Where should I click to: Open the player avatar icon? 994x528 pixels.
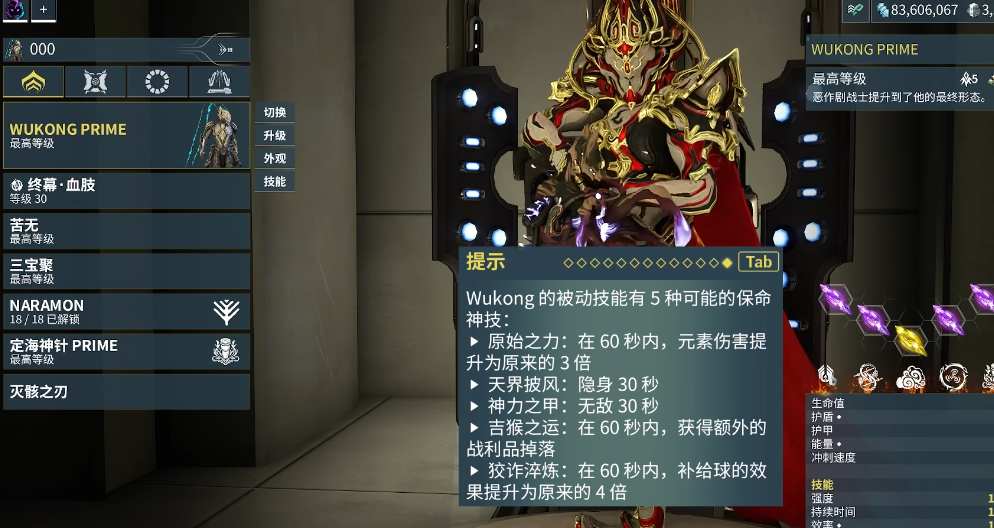point(14,9)
